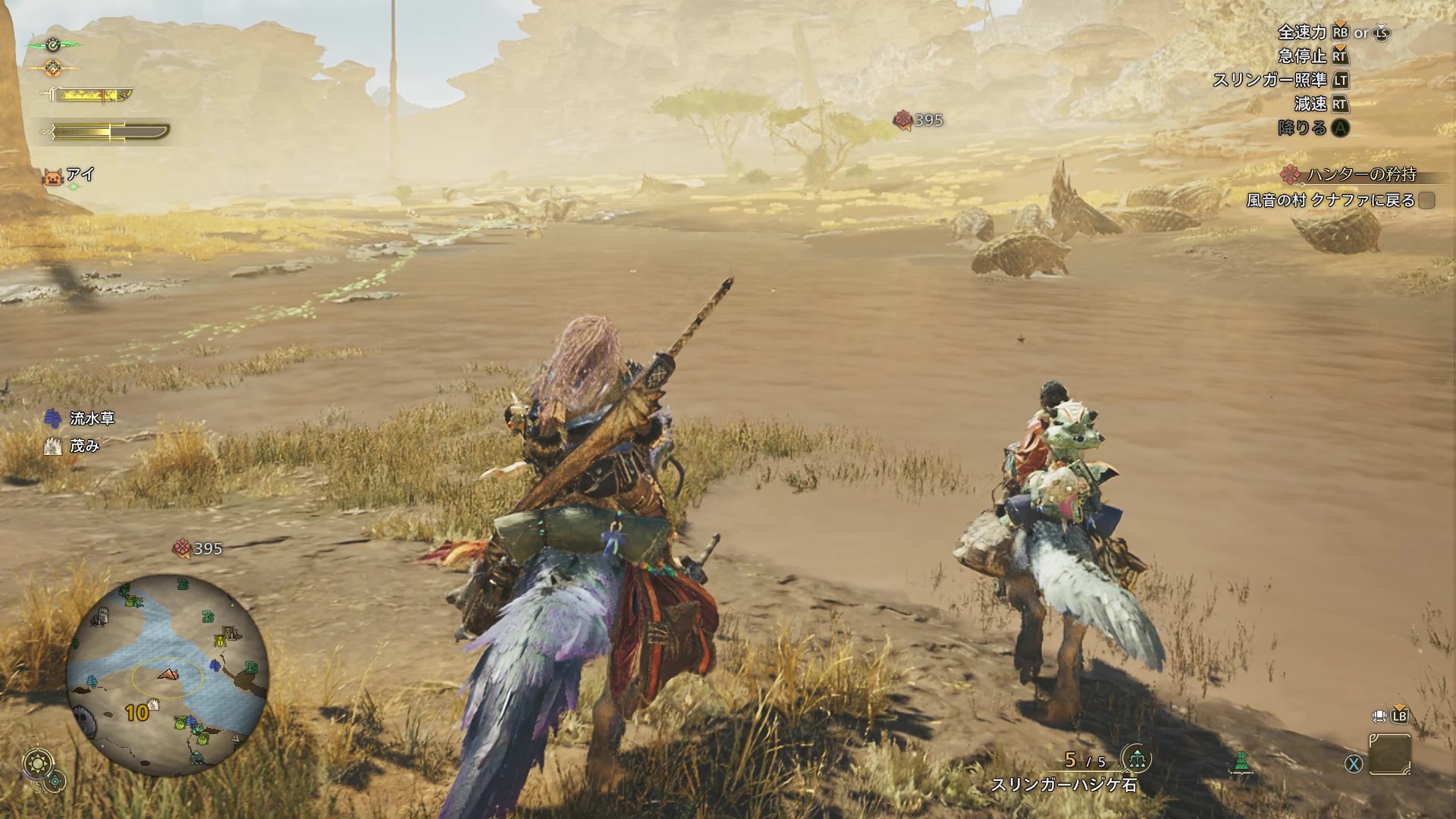Click the sun time-of-day icon
This screenshot has width=1456, height=819.
(x=38, y=761)
